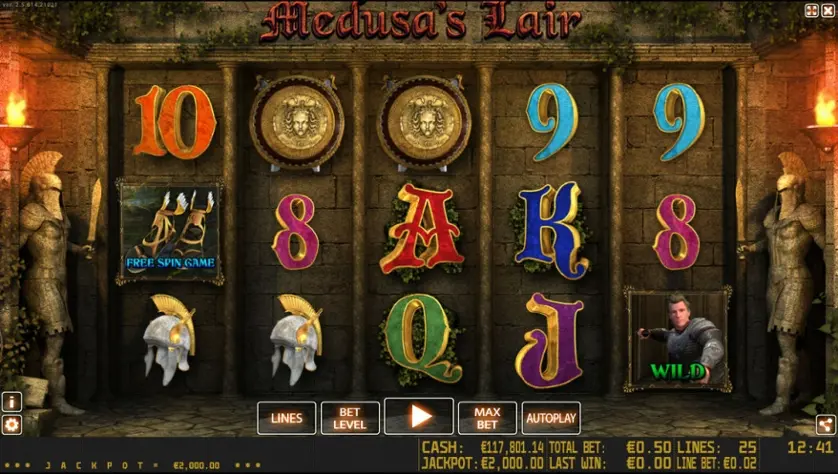Toggle fullscreen with the arrows icon
This screenshot has width=838, height=474.
(810, 11)
